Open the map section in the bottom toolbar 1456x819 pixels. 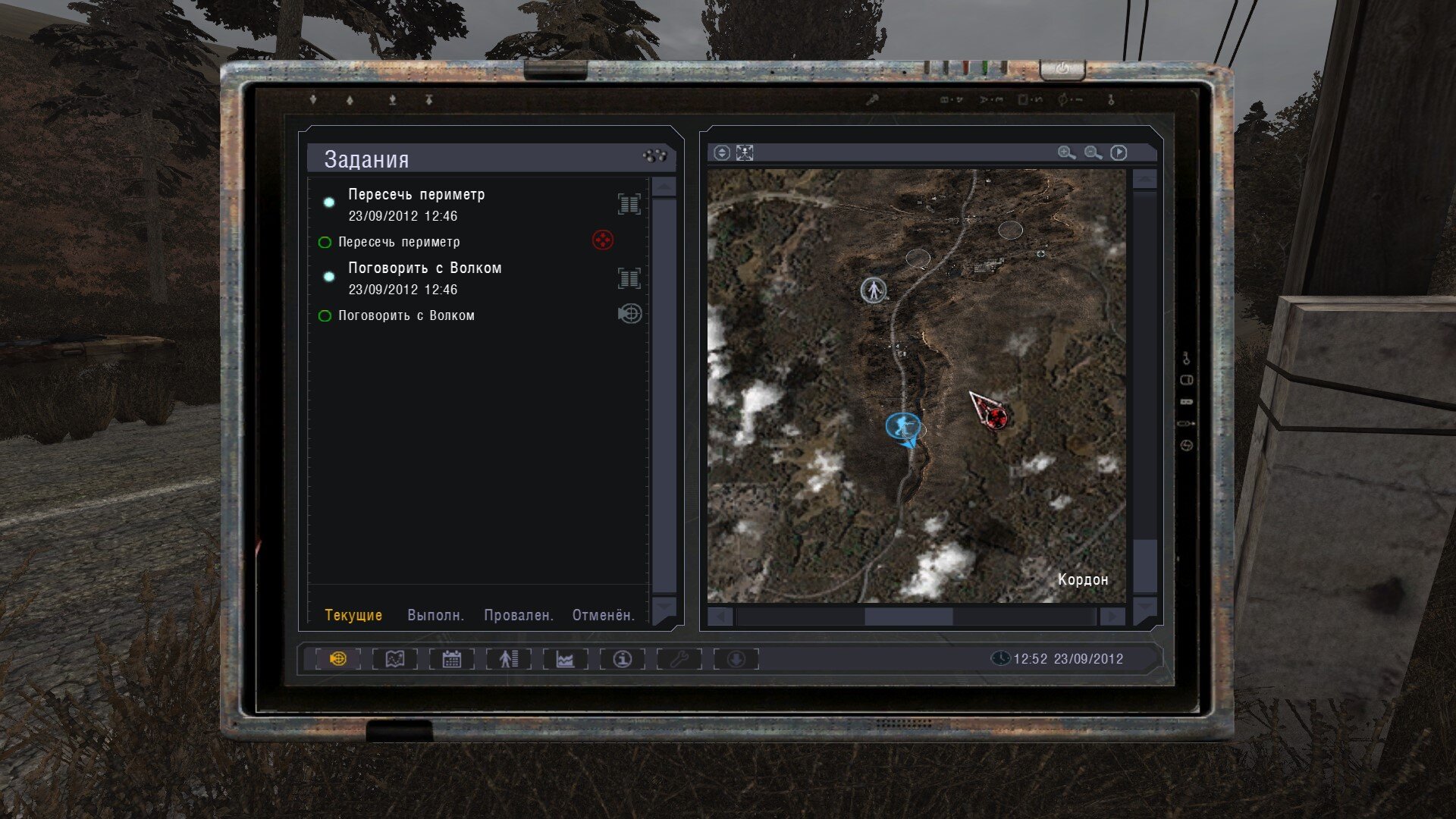point(395,659)
